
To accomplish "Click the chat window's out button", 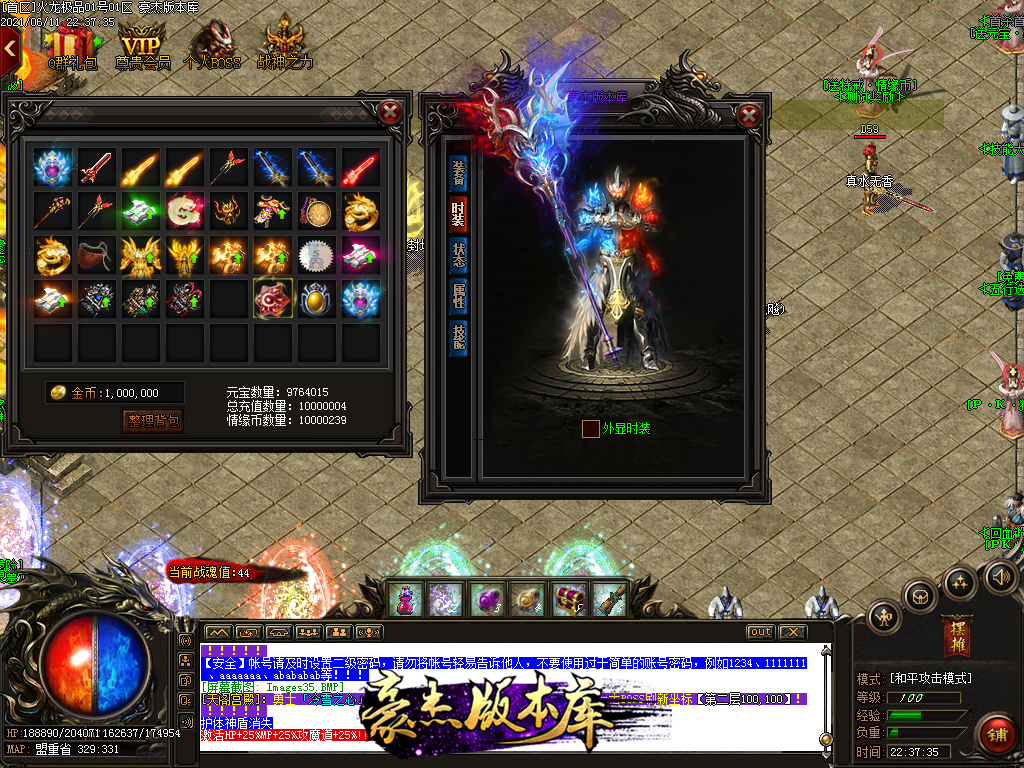I will coord(761,631).
